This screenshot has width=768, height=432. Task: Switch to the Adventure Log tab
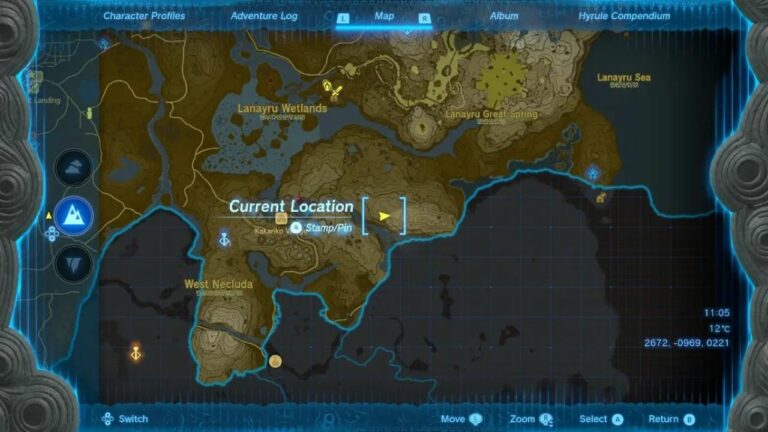tap(262, 16)
